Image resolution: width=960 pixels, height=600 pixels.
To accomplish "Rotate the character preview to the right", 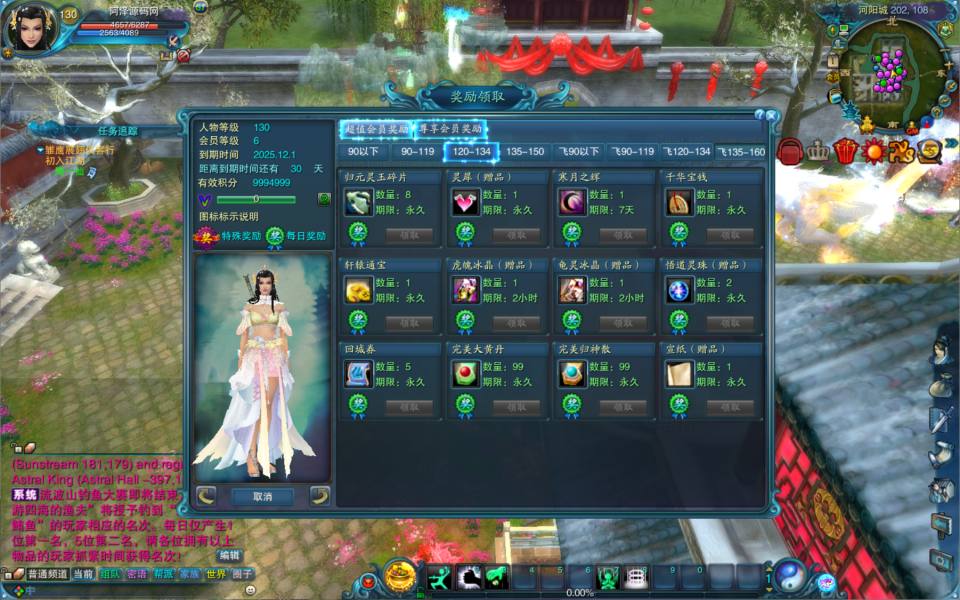I will 320,494.
